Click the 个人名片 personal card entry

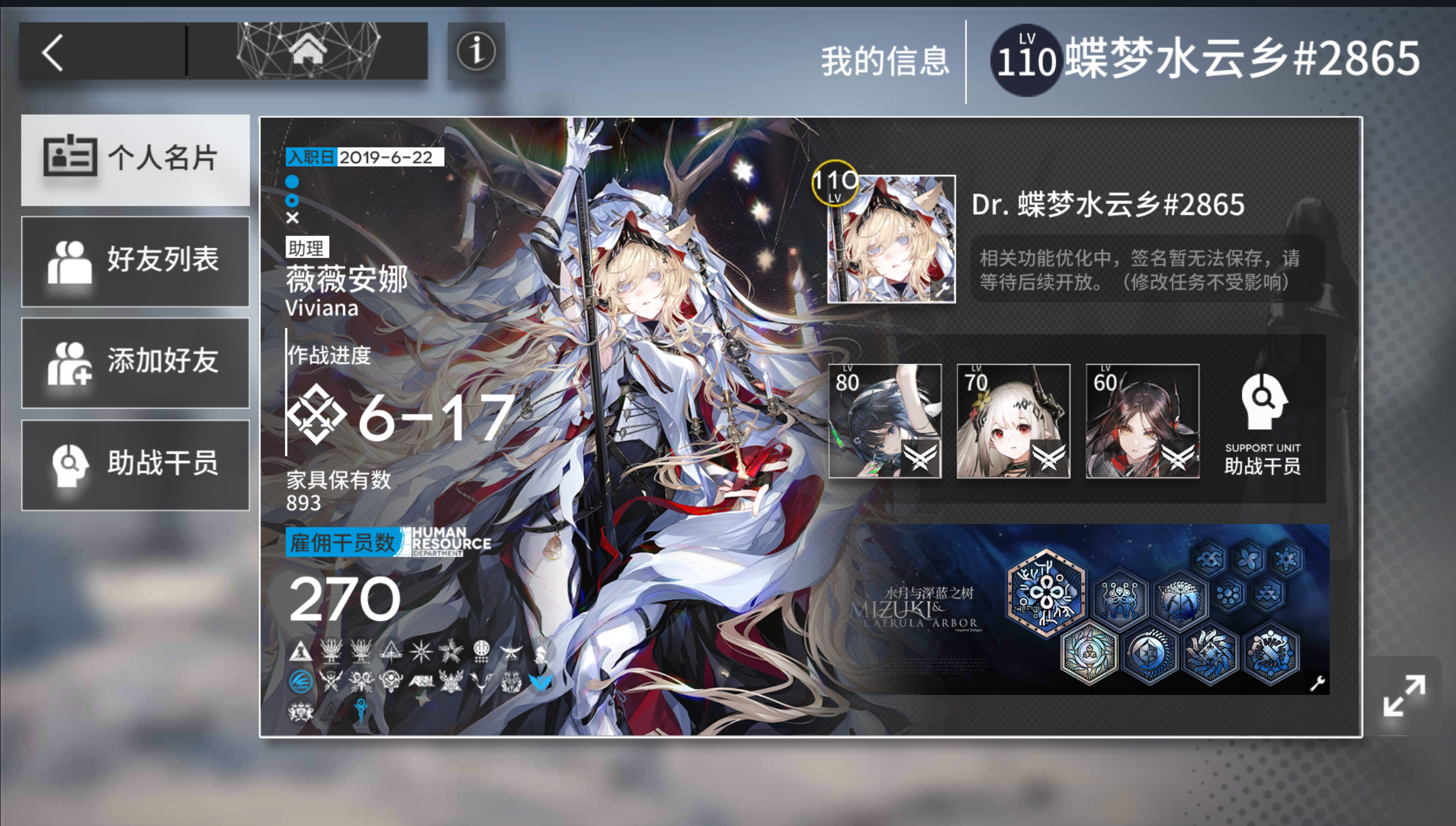(x=135, y=158)
